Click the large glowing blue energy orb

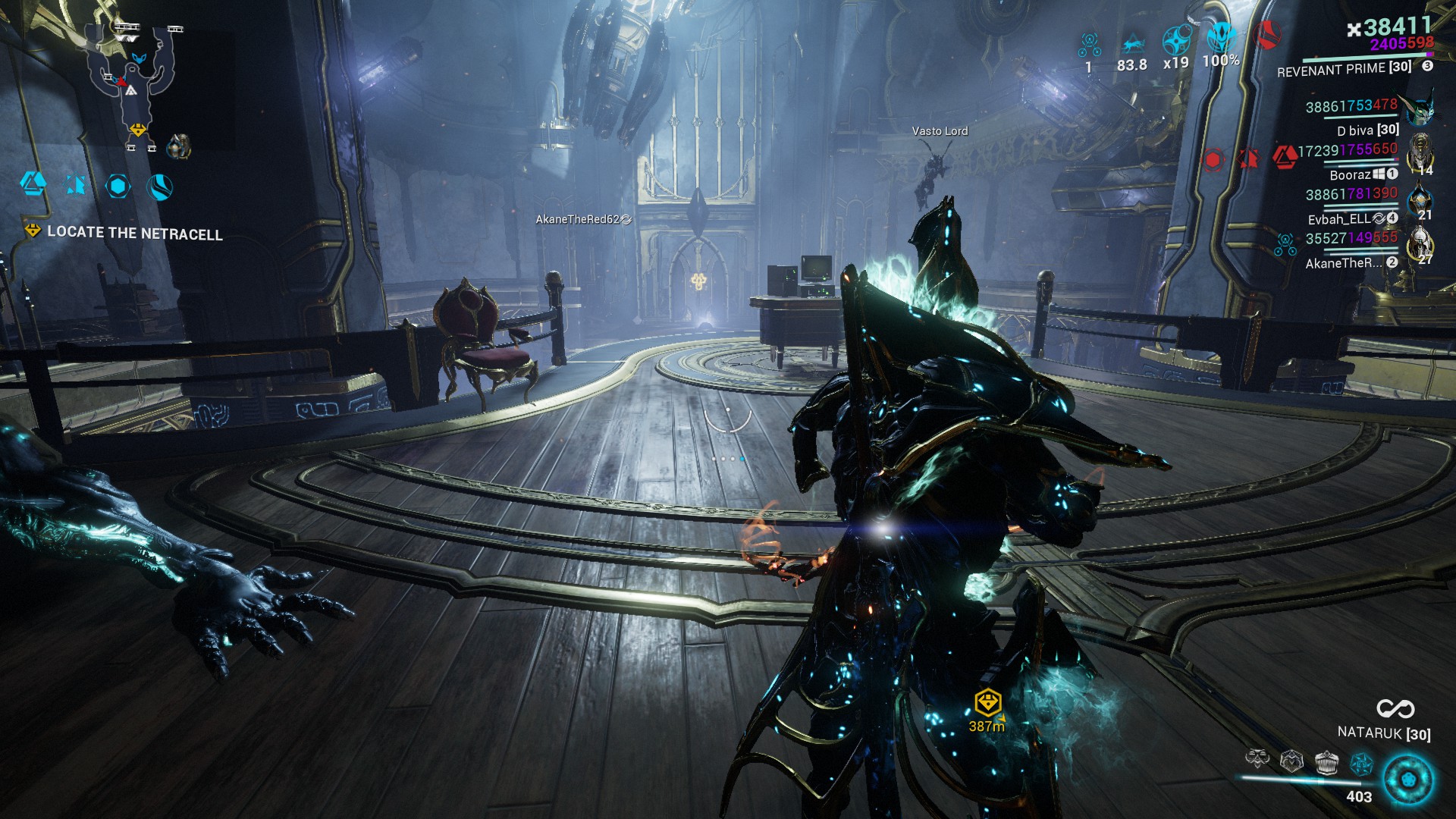click(1408, 780)
